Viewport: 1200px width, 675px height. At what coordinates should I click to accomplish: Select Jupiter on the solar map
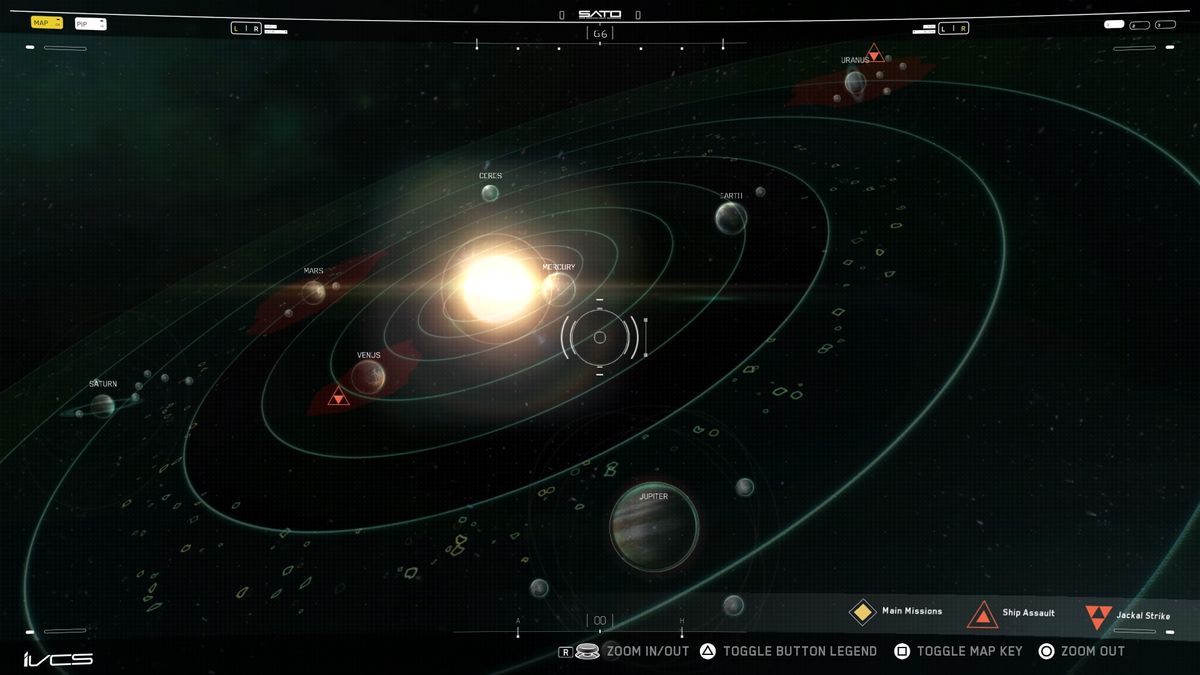654,527
